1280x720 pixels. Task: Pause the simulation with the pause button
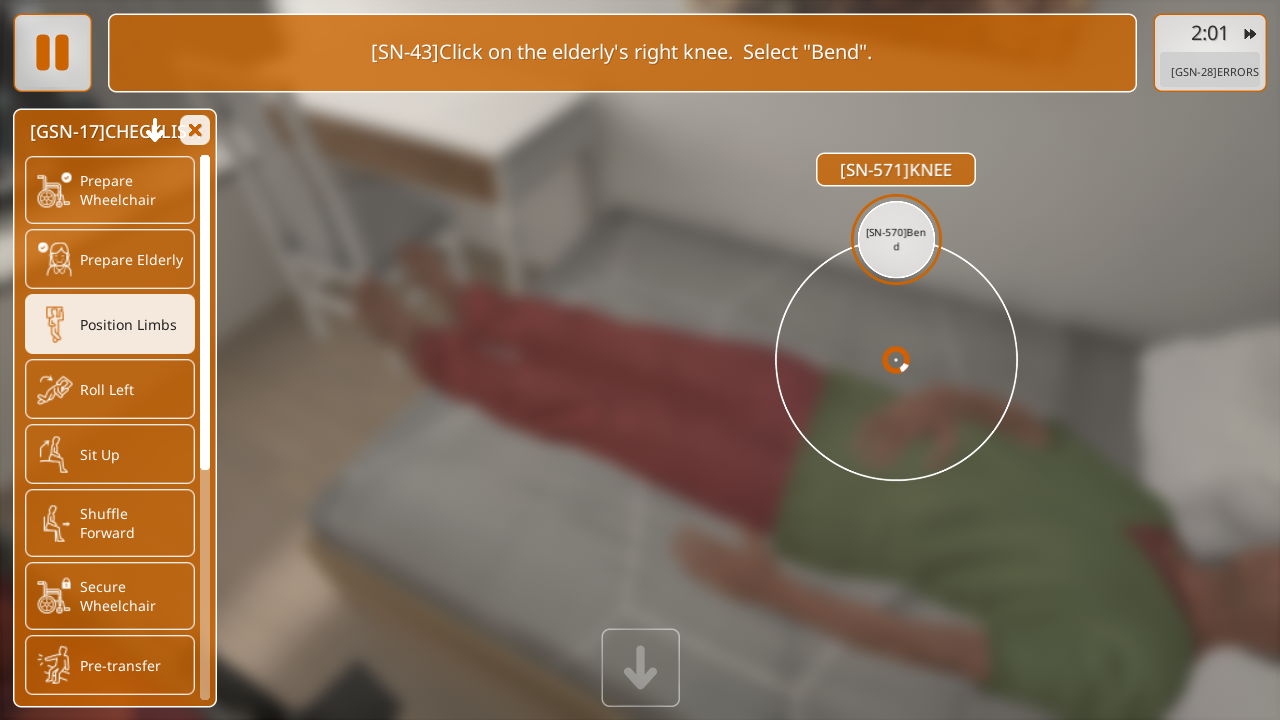[x=53, y=53]
